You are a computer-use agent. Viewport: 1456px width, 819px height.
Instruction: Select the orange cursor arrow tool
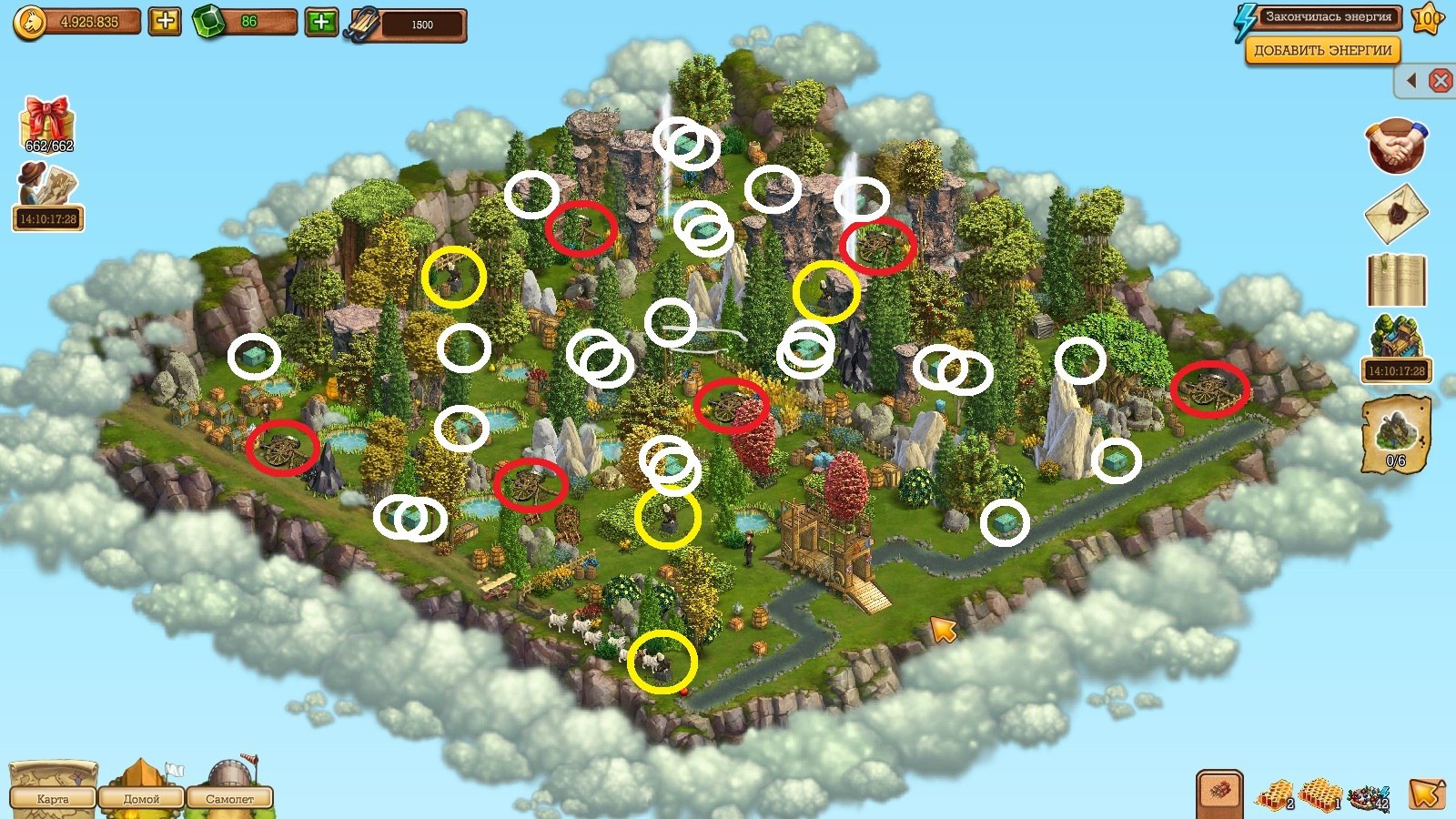pos(1426,794)
